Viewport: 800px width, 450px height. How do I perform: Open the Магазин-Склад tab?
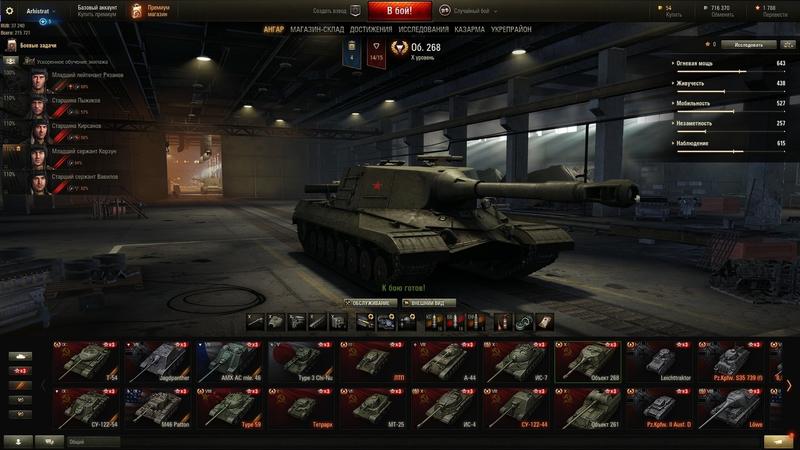pyautogui.click(x=319, y=30)
